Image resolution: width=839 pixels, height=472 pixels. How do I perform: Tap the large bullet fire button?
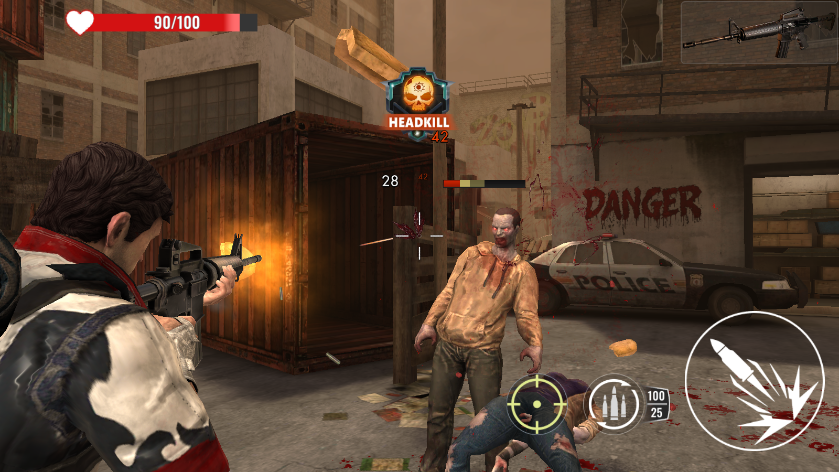(x=753, y=380)
